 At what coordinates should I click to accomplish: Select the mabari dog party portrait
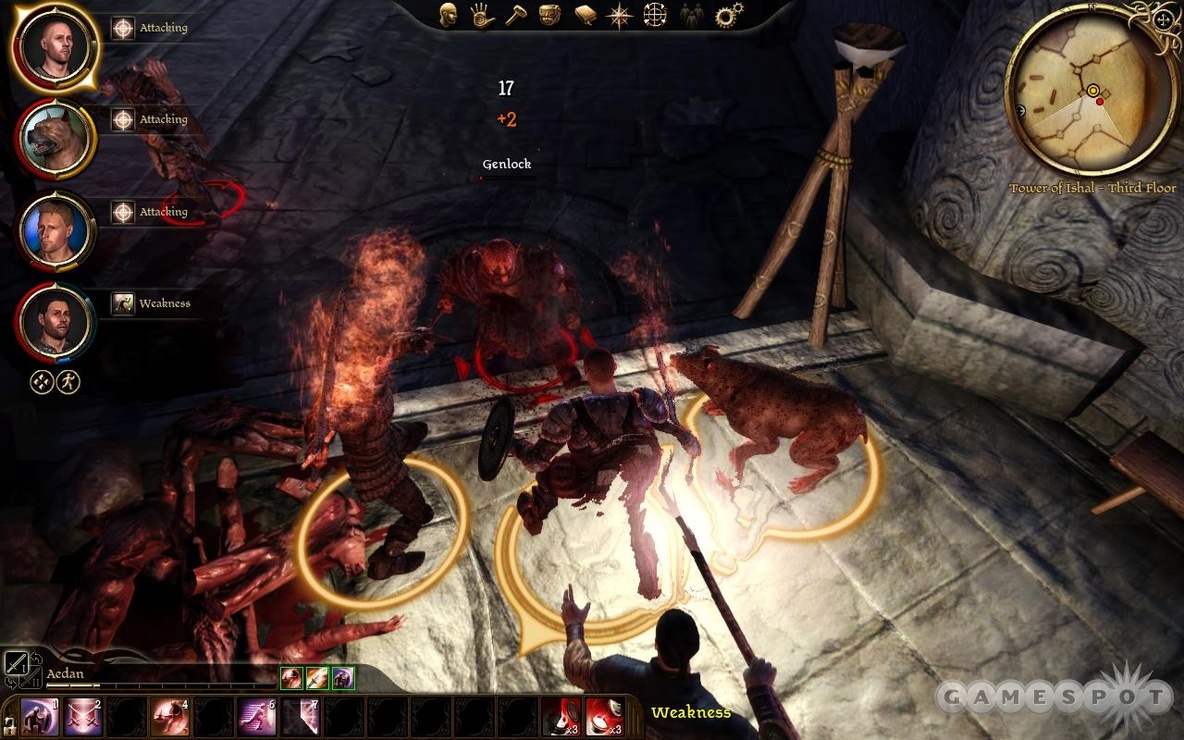point(54,139)
